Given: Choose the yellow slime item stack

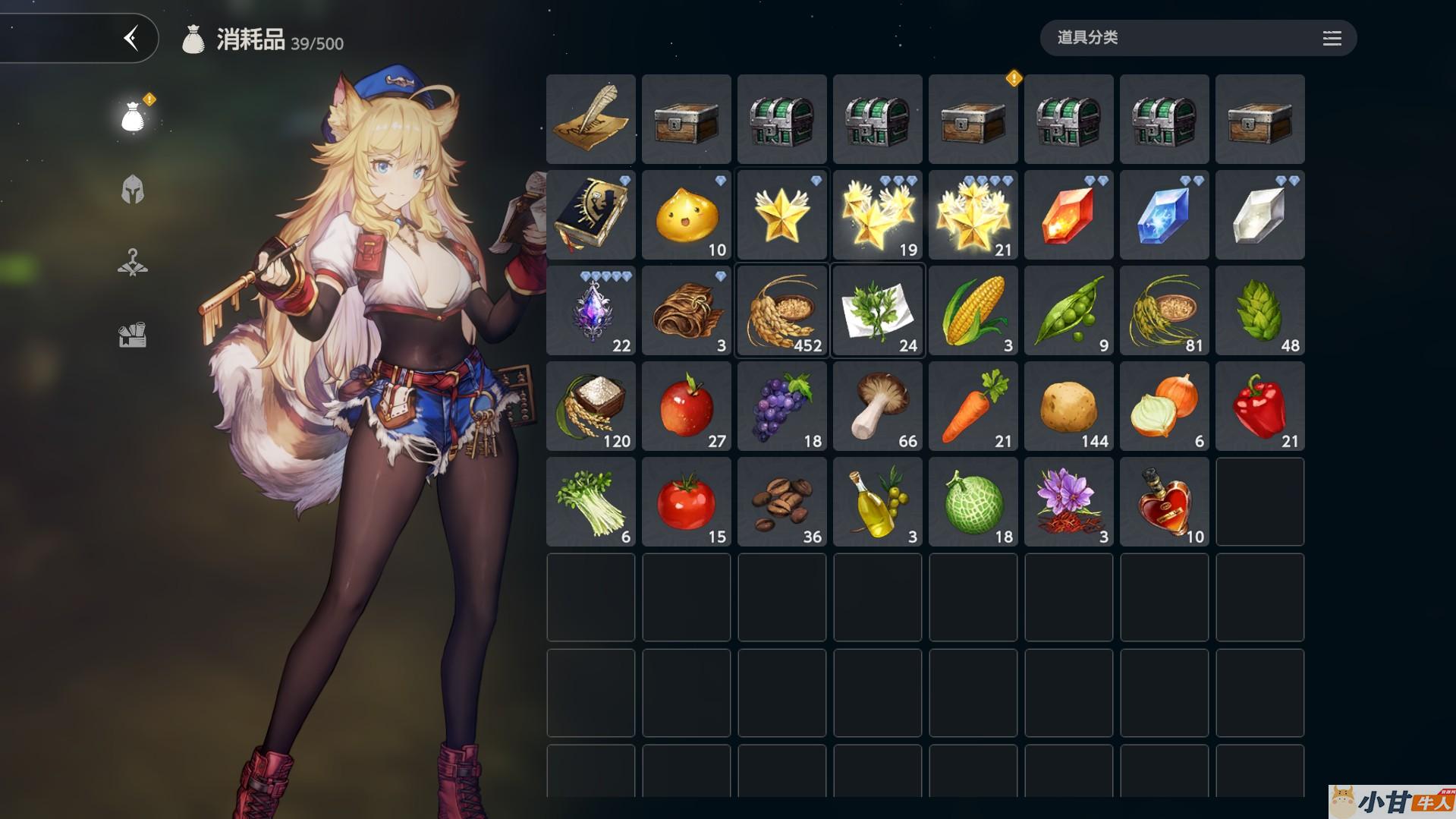Looking at the screenshot, I should (687, 215).
